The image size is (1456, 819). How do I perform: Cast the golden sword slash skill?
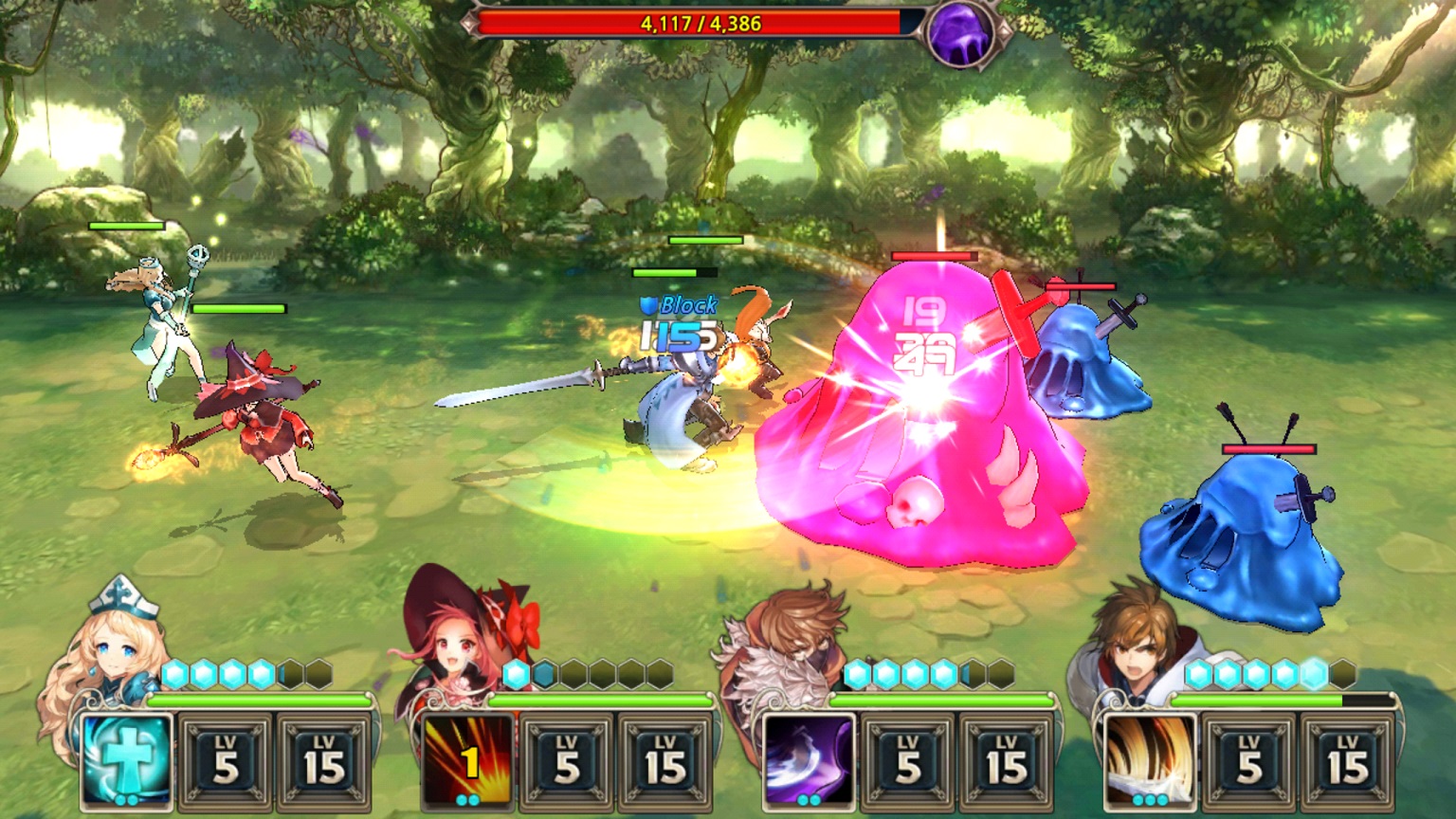(x=1150, y=761)
